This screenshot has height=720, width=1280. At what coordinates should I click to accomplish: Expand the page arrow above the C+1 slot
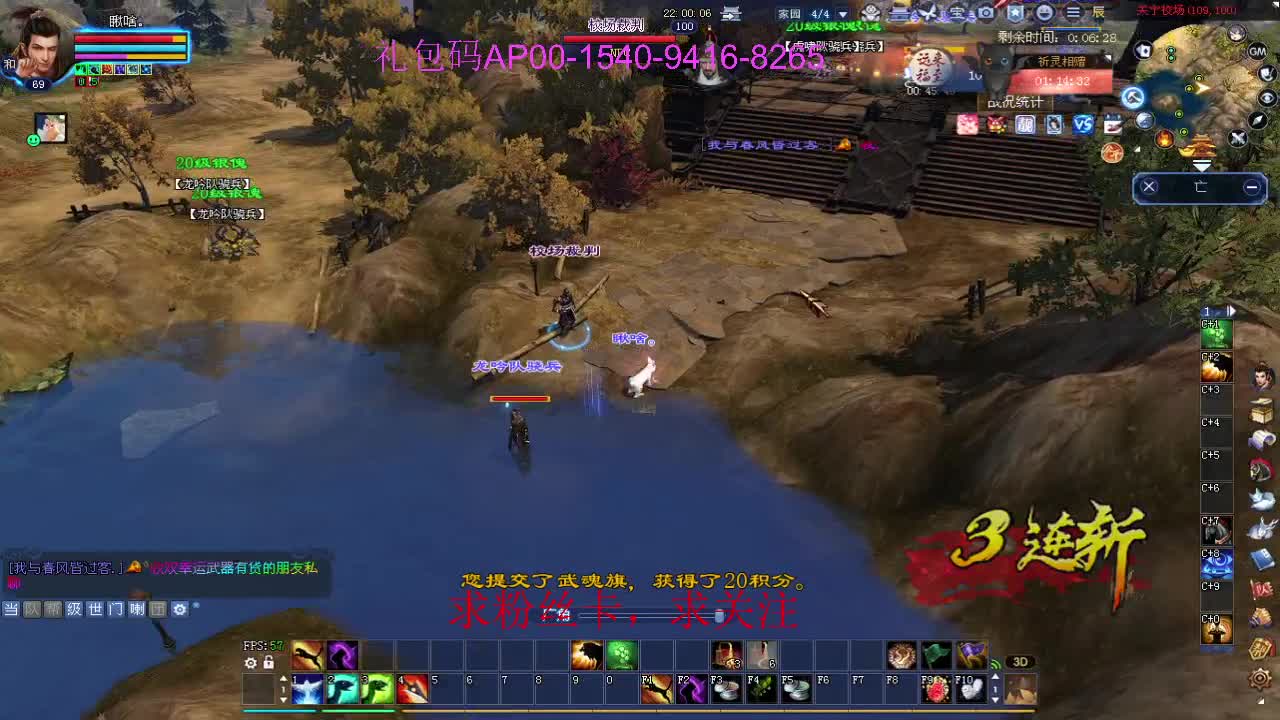click(x=1230, y=311)
